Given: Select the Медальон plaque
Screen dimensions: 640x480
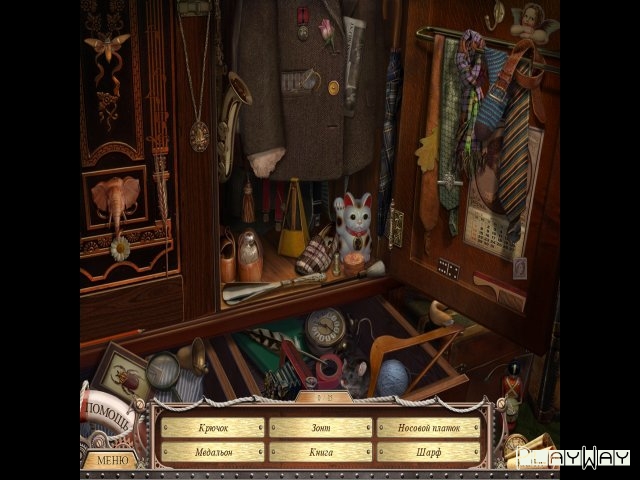Looking at the screenshot, I should coord(212,452).
